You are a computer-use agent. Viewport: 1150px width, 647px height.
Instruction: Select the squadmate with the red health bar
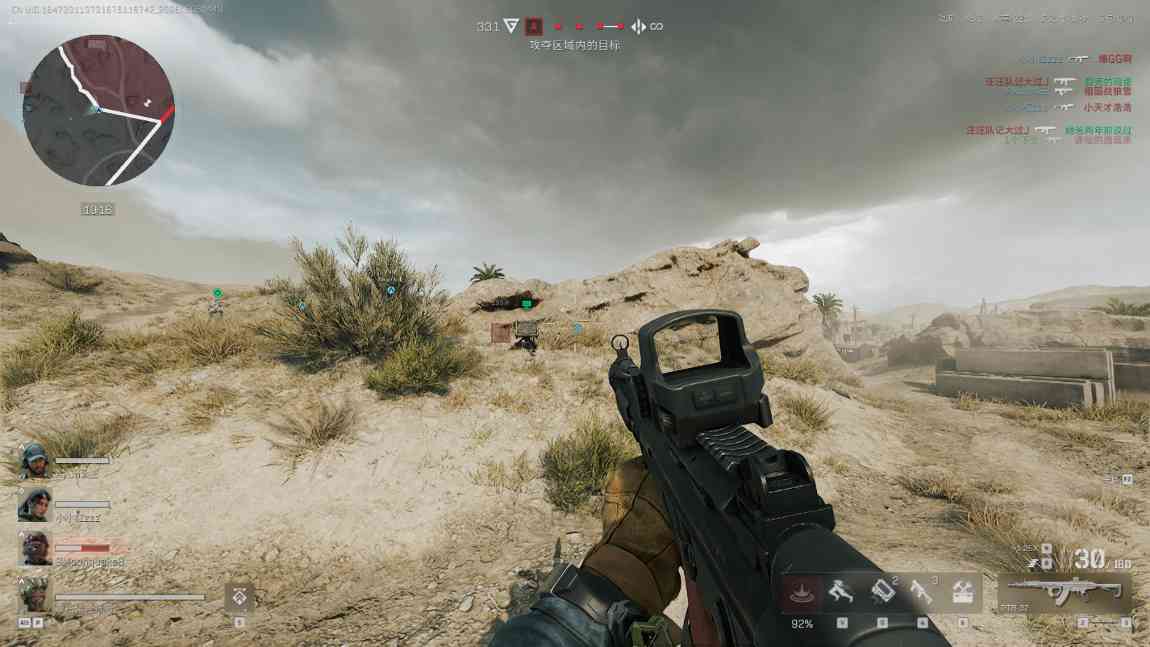pos(33,549)
